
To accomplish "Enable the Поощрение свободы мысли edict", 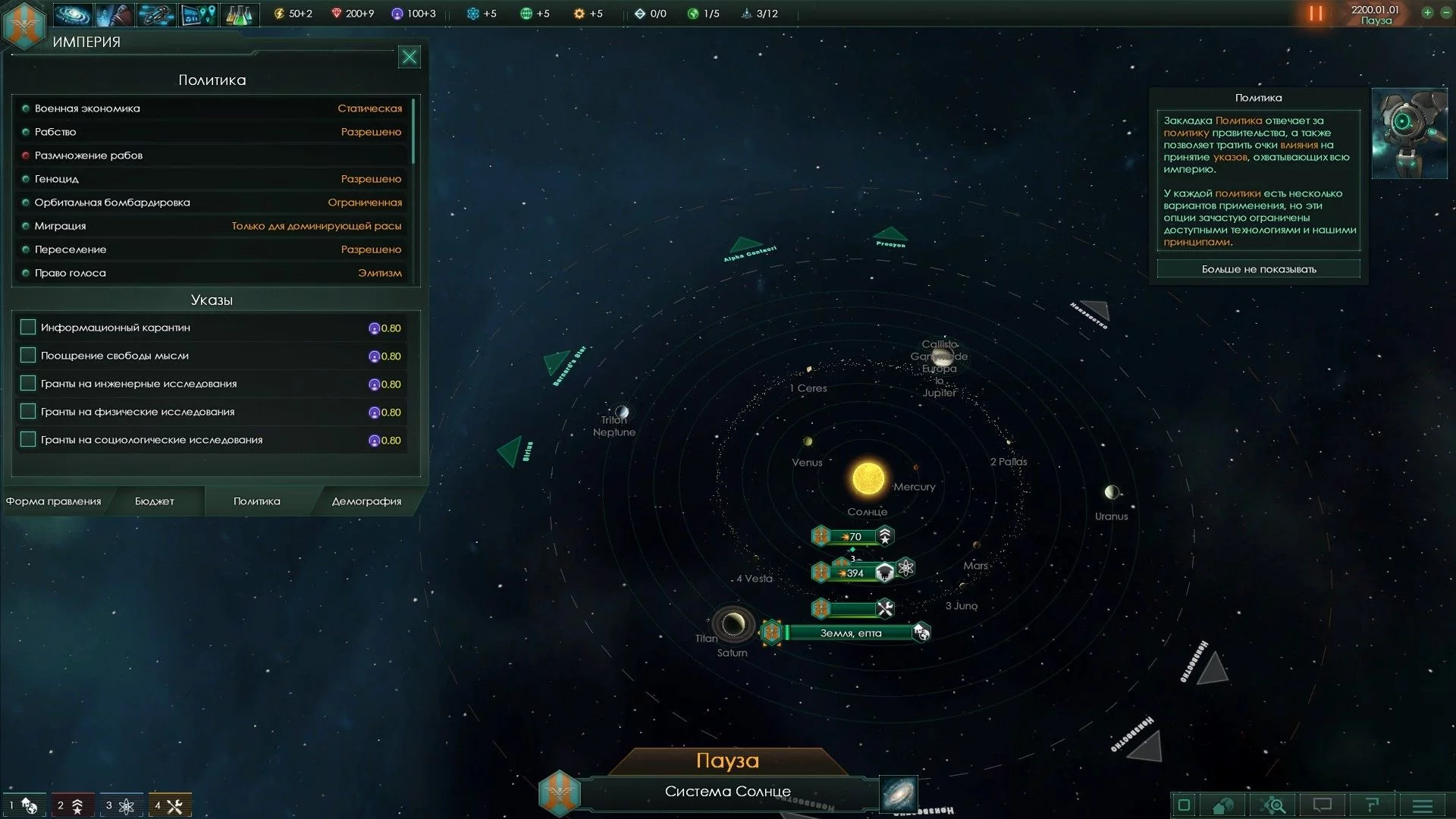I will (x=28, y=356).
